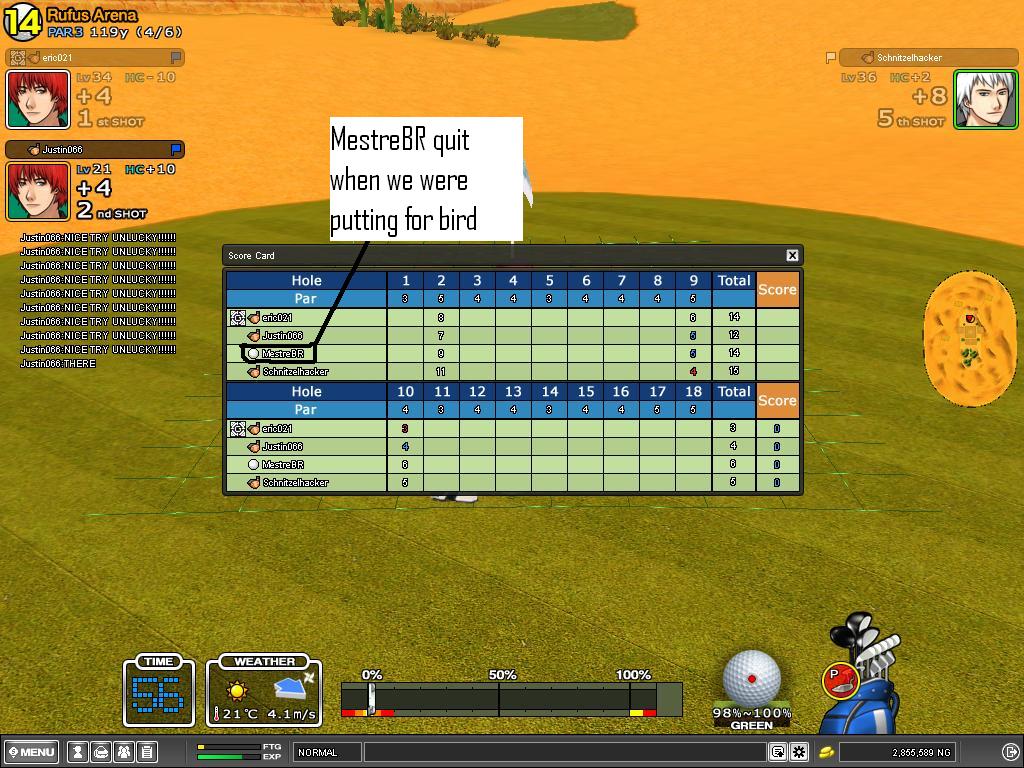
Task: Open the clipboard icon in bottom bar
Action: click(146, 752)
